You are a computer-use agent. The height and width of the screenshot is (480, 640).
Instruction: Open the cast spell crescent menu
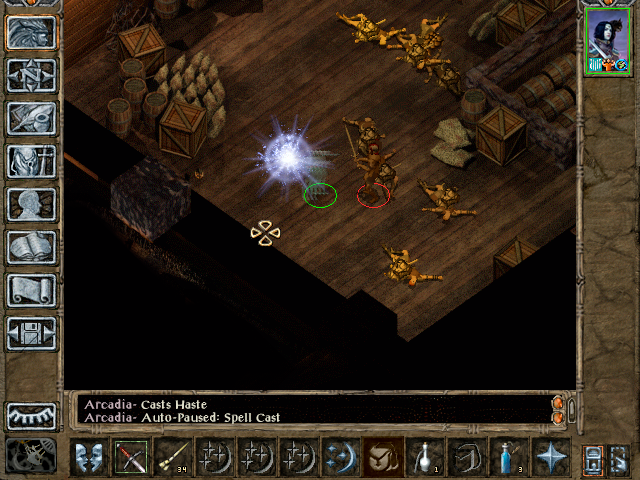coord(341,457)
